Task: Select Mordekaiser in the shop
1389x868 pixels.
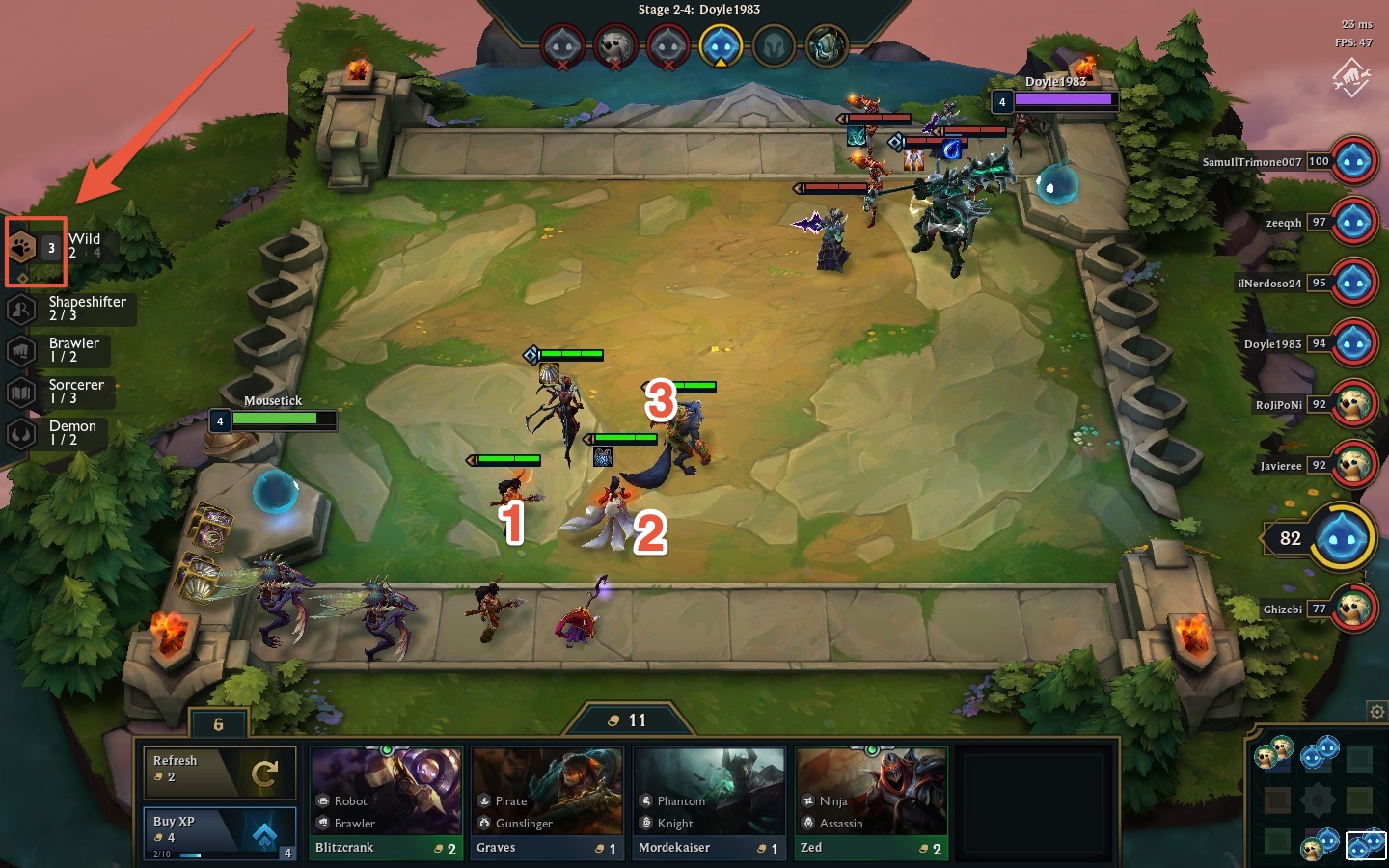Action: point(709,802)
